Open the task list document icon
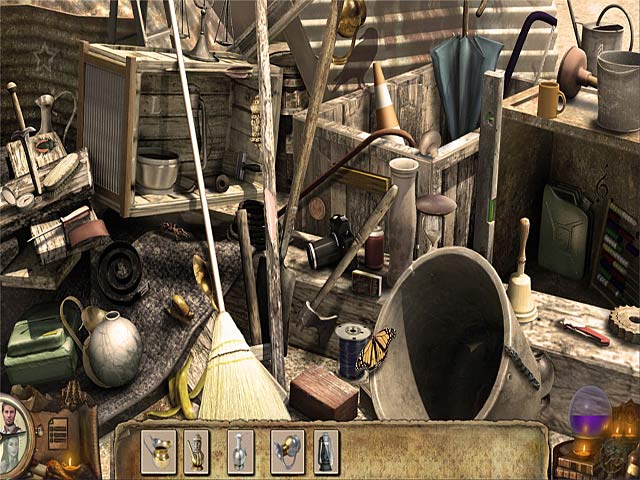 pos(58,433)
